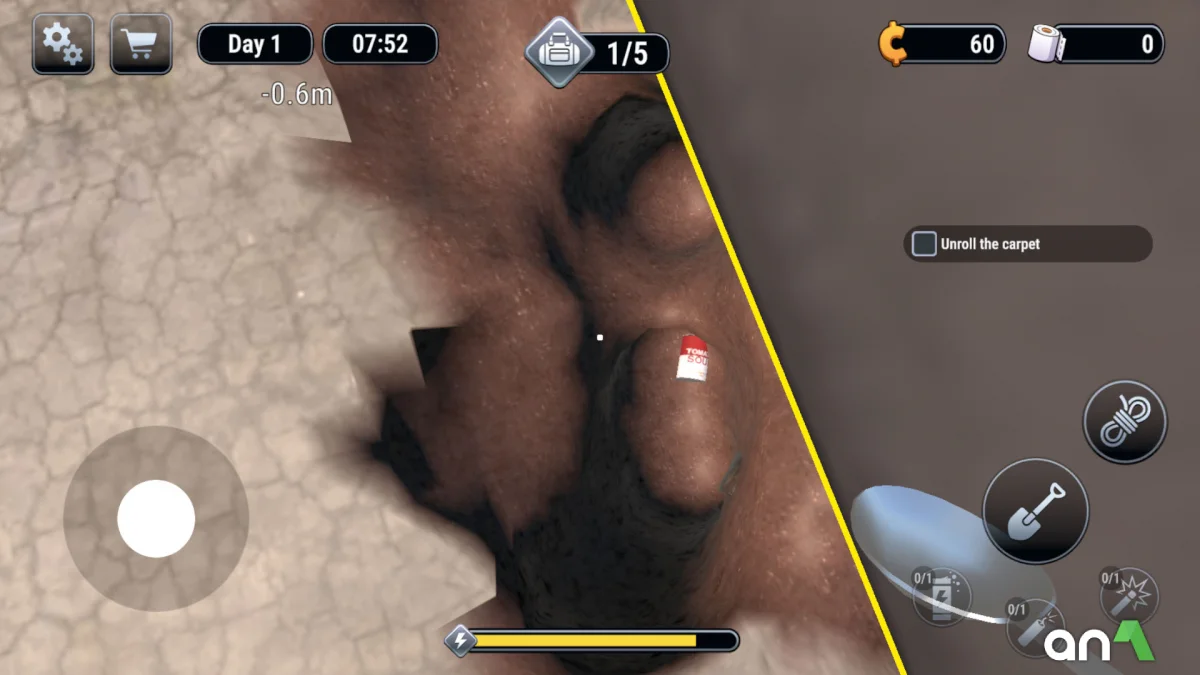Tap the toilet paper roll icon
The image size is (1200, 675).
[x=1047, y=45]
